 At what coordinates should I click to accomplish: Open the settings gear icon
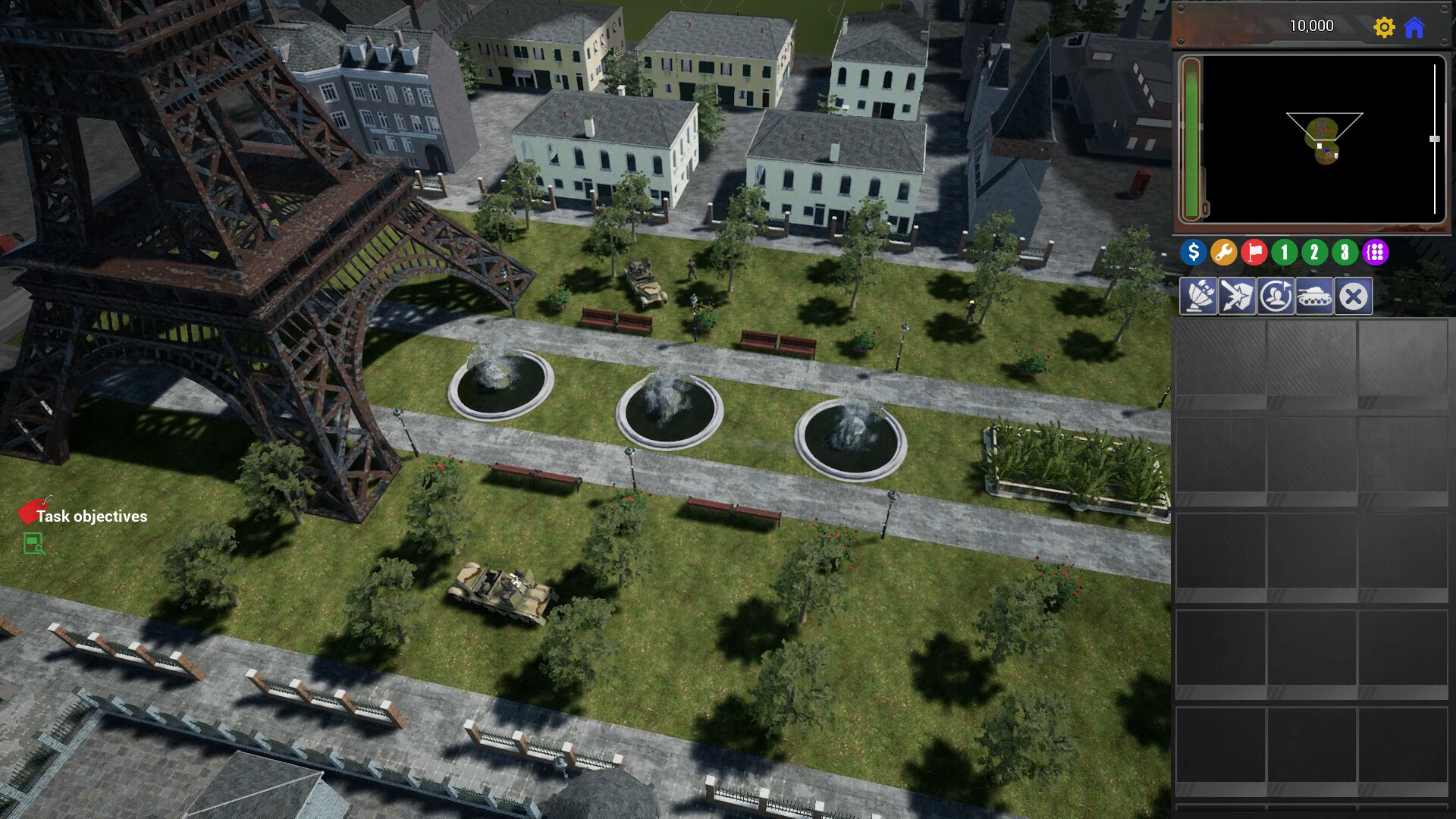point(1385,26)
